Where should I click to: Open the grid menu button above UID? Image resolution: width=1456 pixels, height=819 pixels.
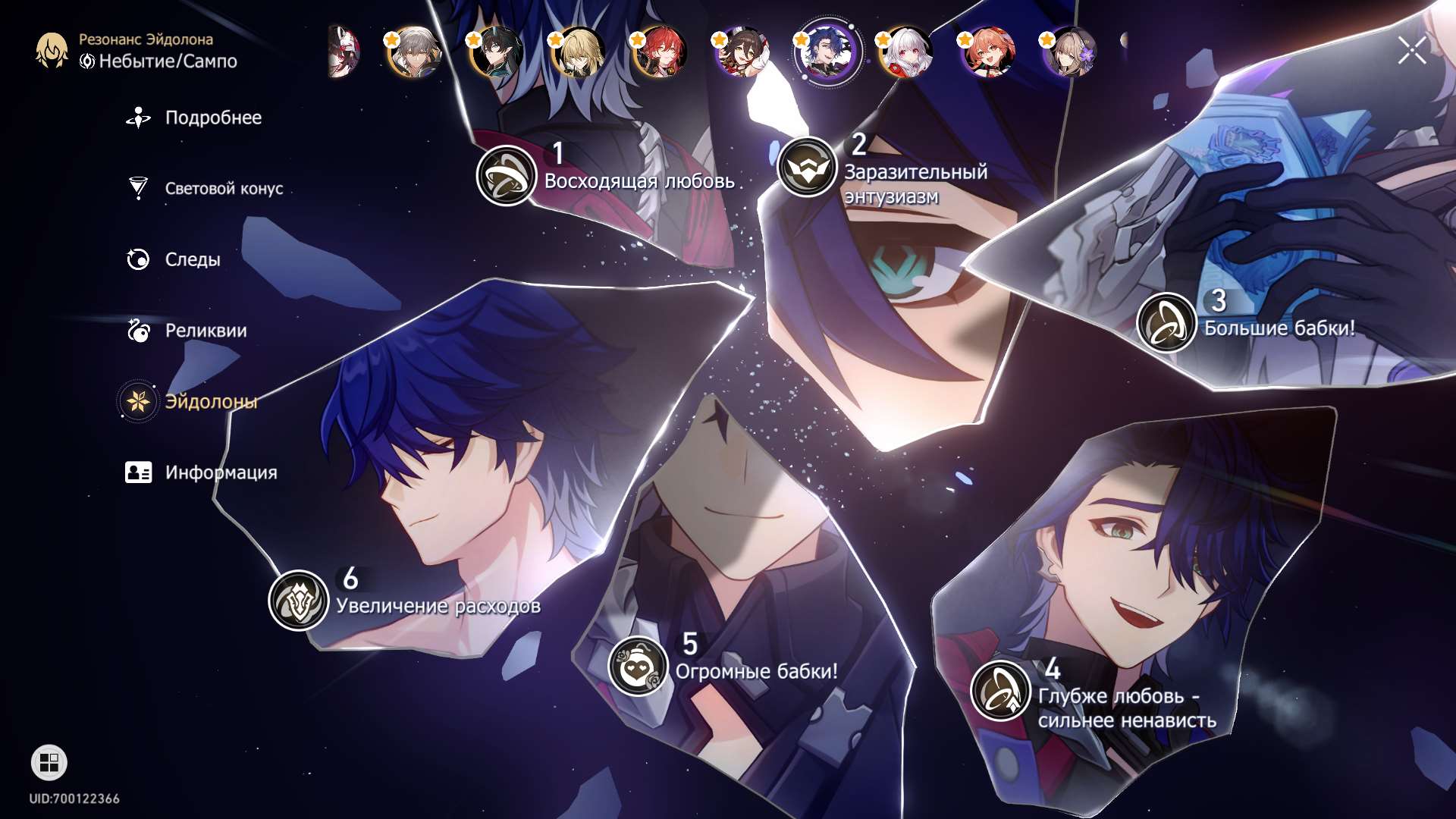point(49,762)
